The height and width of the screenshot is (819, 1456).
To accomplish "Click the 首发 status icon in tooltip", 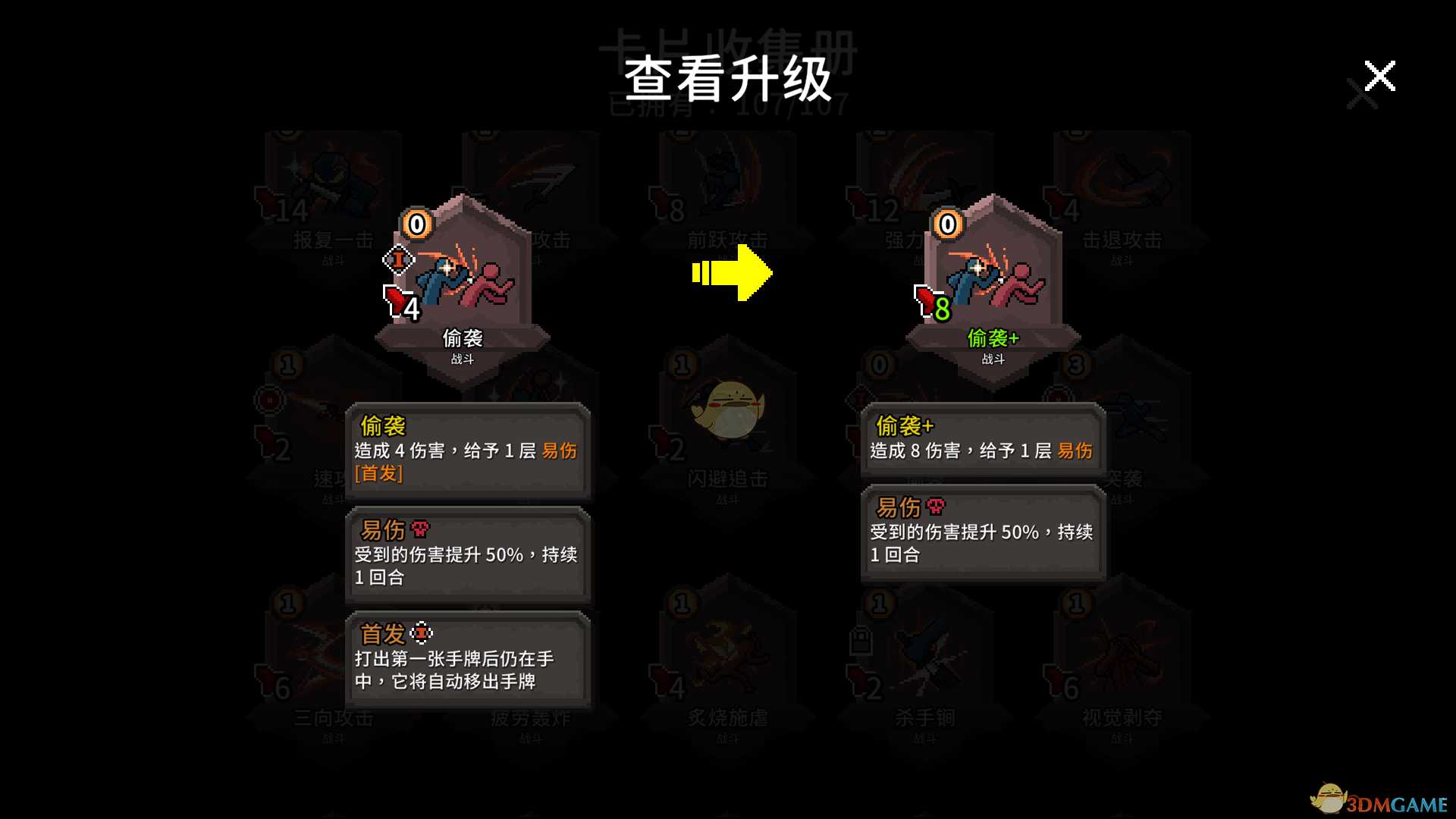I will tap(422, 633).
